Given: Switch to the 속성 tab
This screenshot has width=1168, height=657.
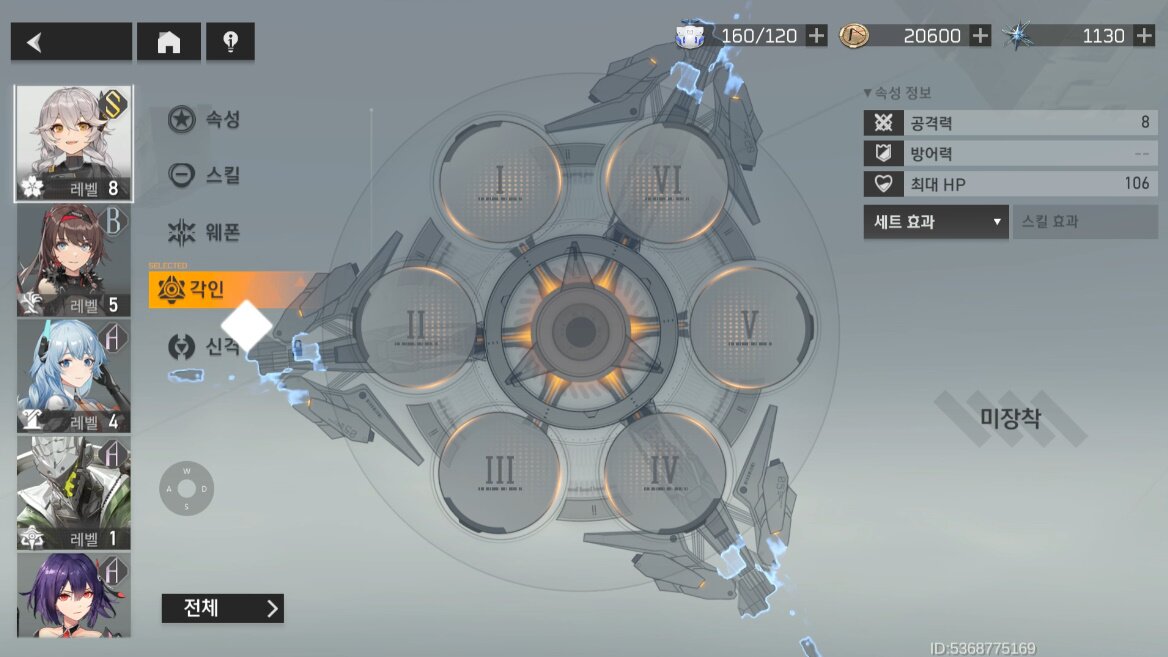Looking at the screenshot, I should pos(205,120).
